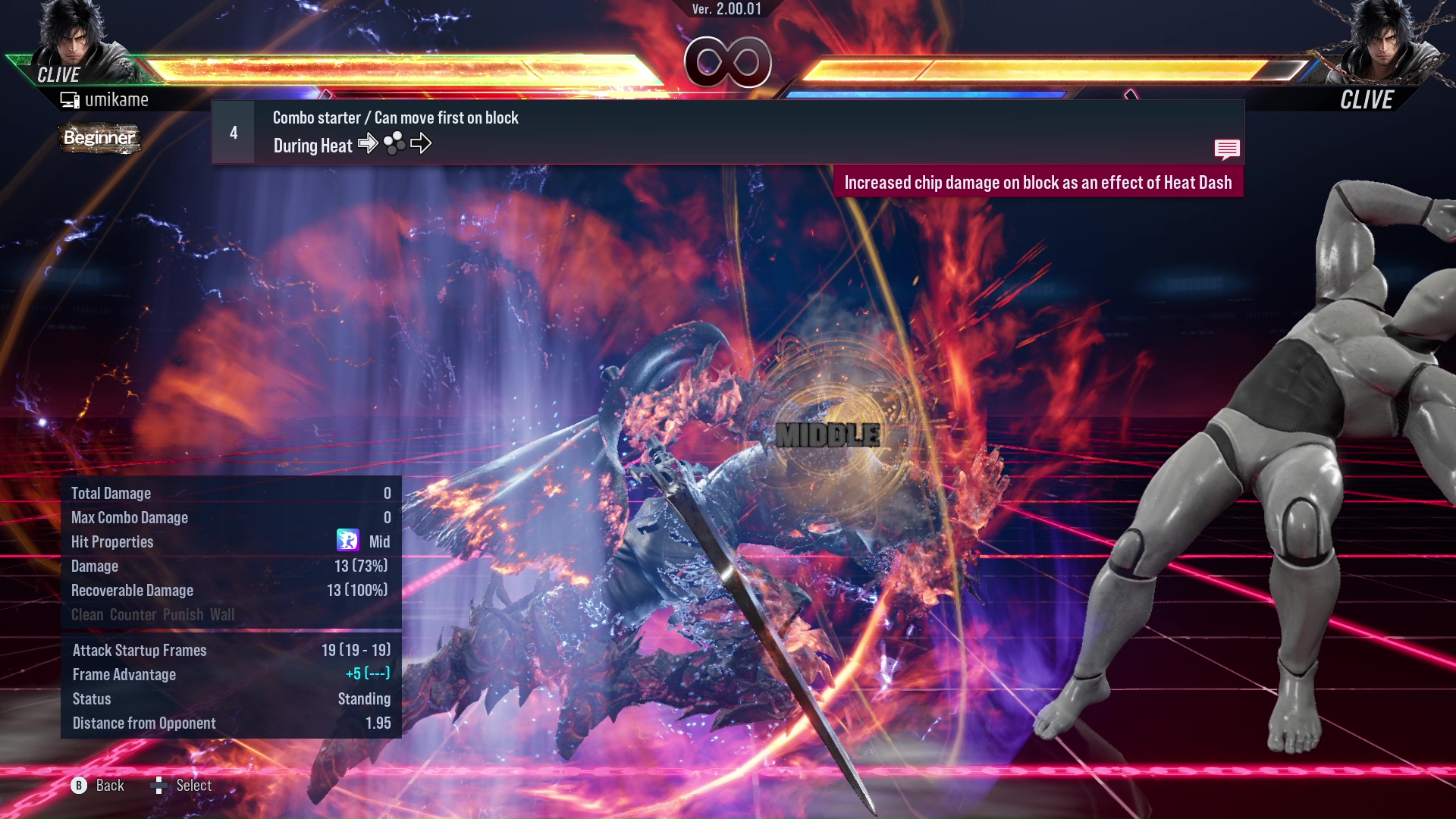This screenshot has height=819, width=1456.
Task: Click the monitor icon beside umikame
Action: click(71, 99)
